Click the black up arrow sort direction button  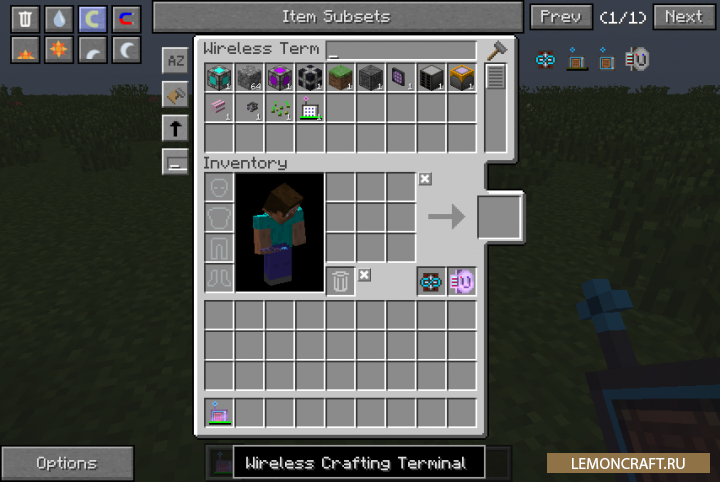[x=175, y=127]
